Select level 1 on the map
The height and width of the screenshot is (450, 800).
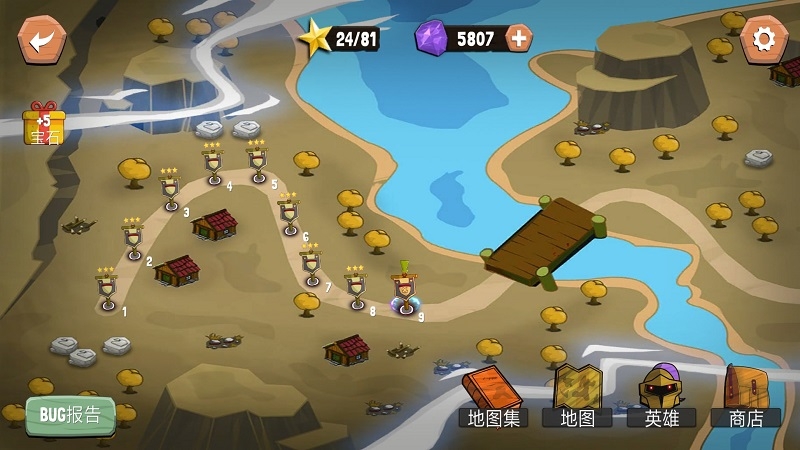[107, 289]
